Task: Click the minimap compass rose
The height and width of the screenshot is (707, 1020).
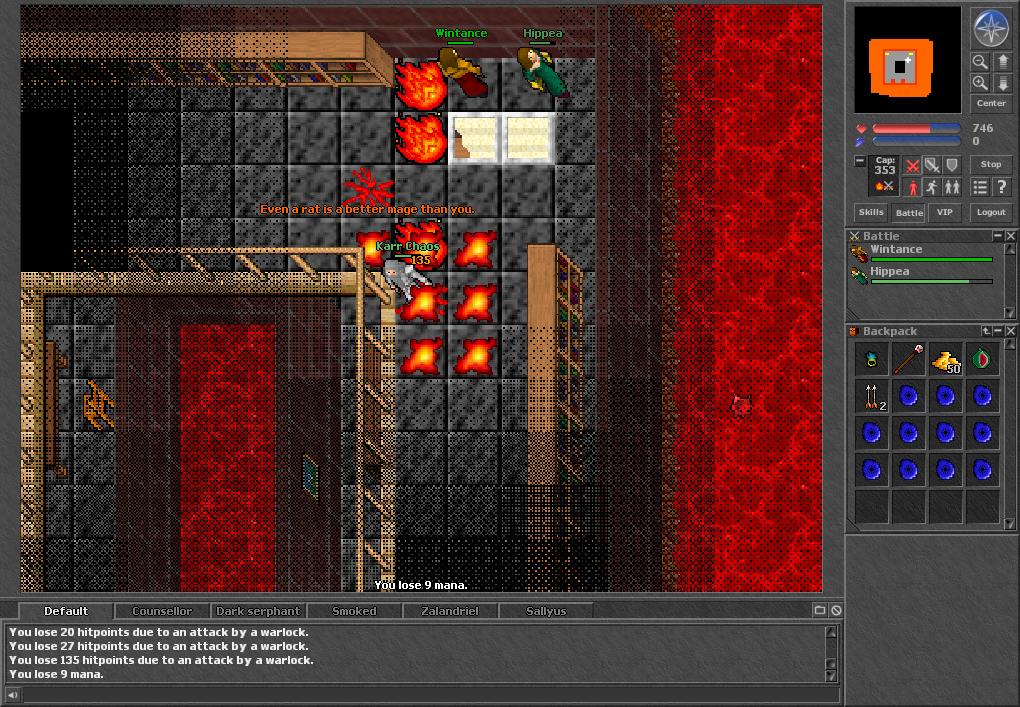Action: (990, 28)
